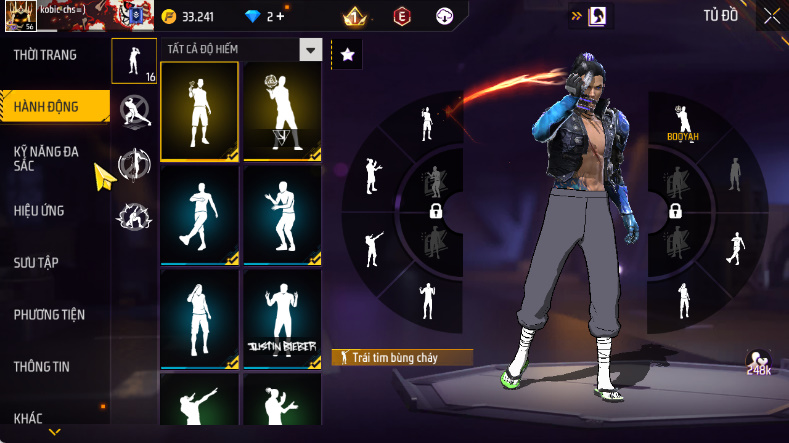Select the Justin Bieber emote tile

[x=281, y=318]
